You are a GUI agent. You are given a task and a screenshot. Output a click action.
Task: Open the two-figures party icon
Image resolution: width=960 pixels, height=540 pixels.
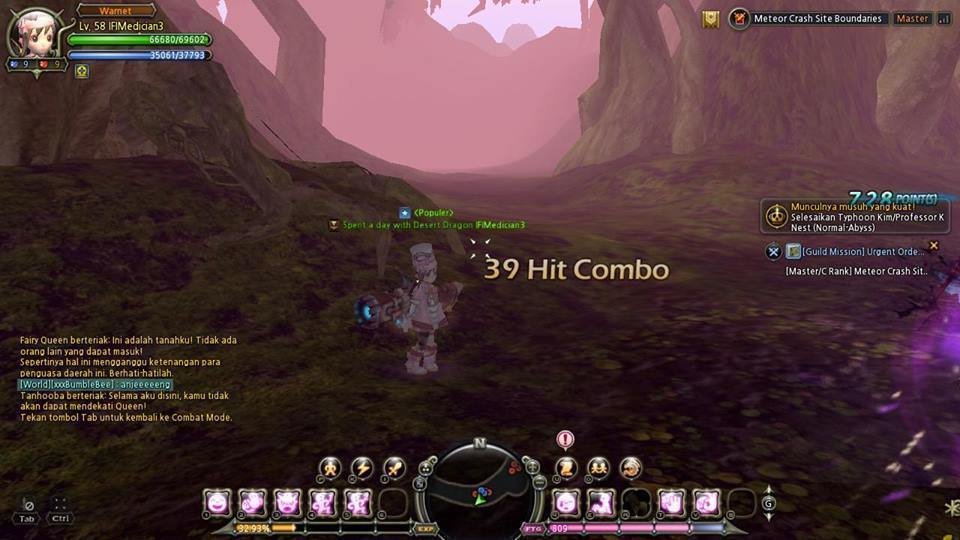[x=598, y=467]
